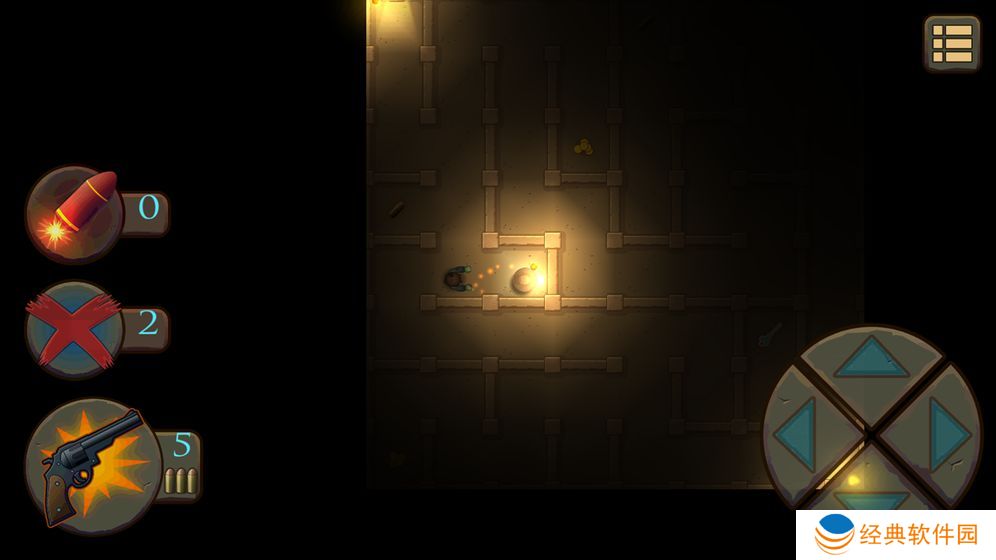Move up with the D-pad arrow

[x=872, y=358]
